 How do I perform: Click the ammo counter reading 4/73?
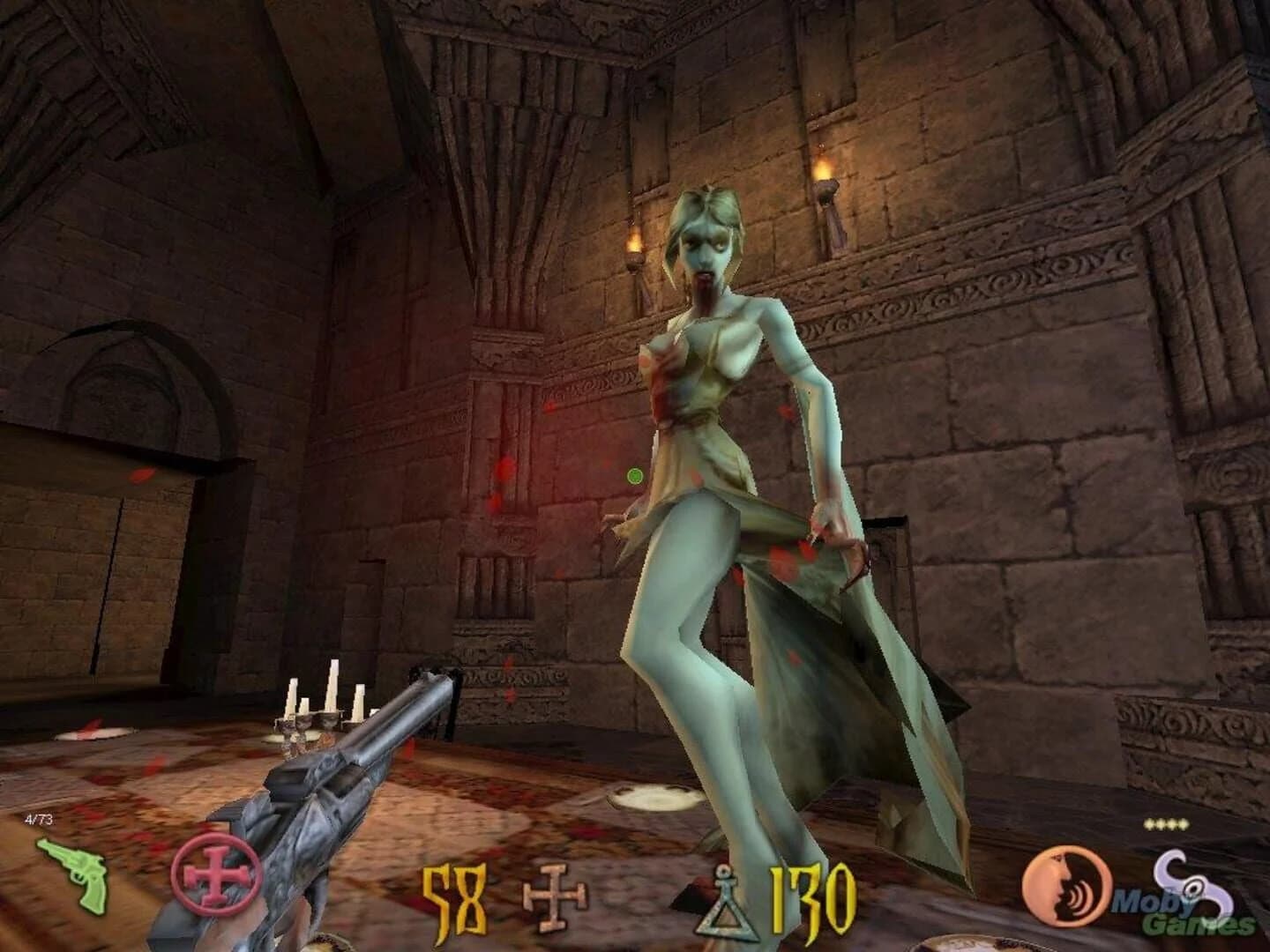pos(37,818)
